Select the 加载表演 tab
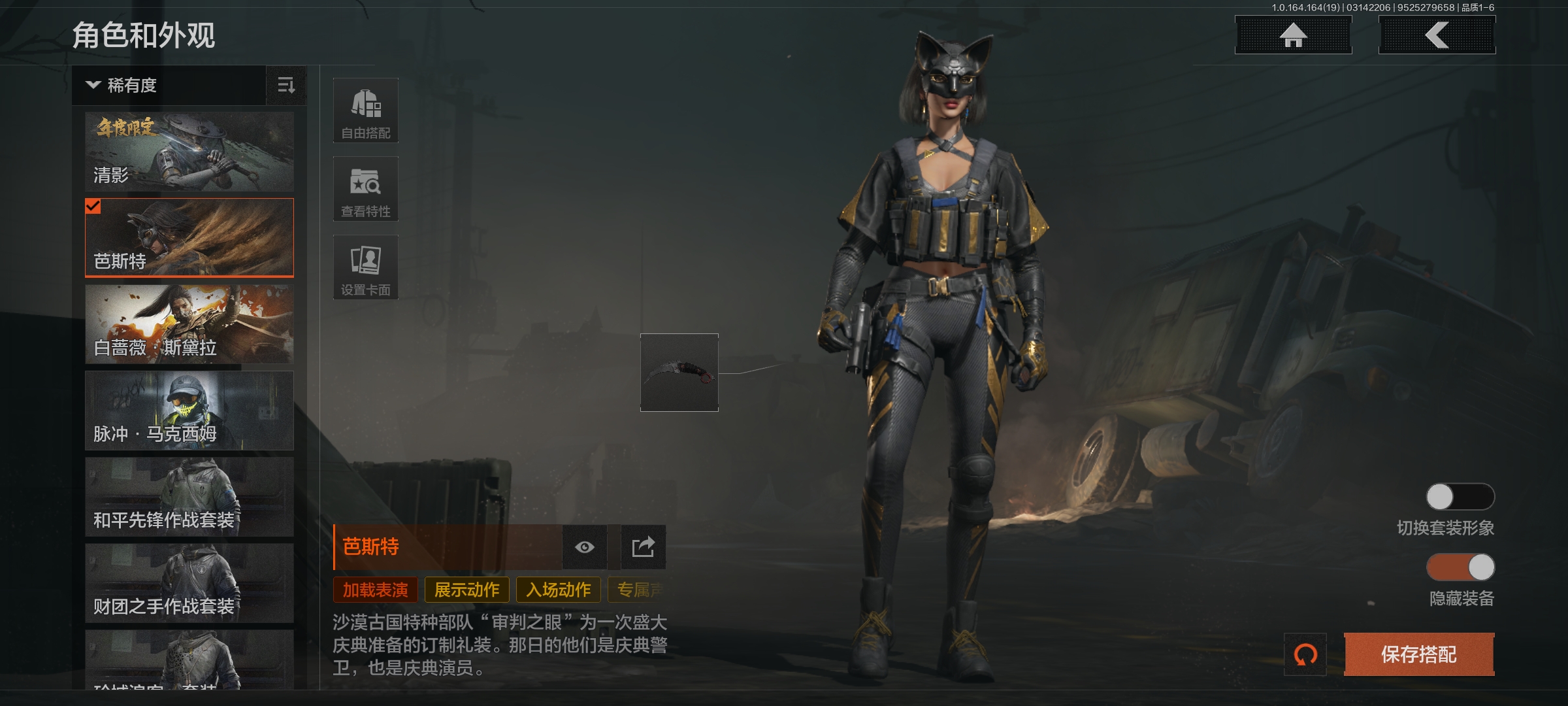The height and width of the screenshot is (706, 1568). pyautogui.click(x=374, y=589)
